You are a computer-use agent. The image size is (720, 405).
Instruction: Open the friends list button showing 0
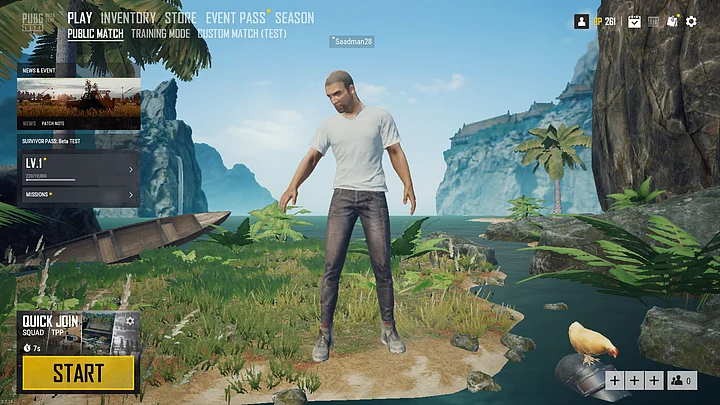click(x=681, y=380)
